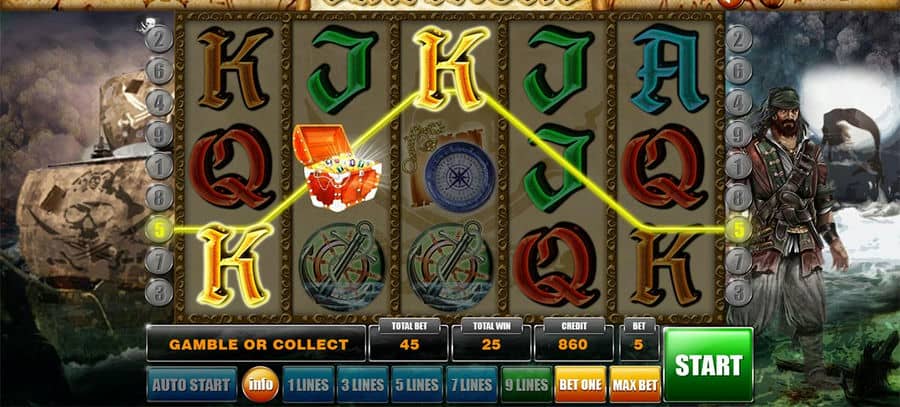Open the orange info button
Screen dimensions: 900x407
point(257,384)
